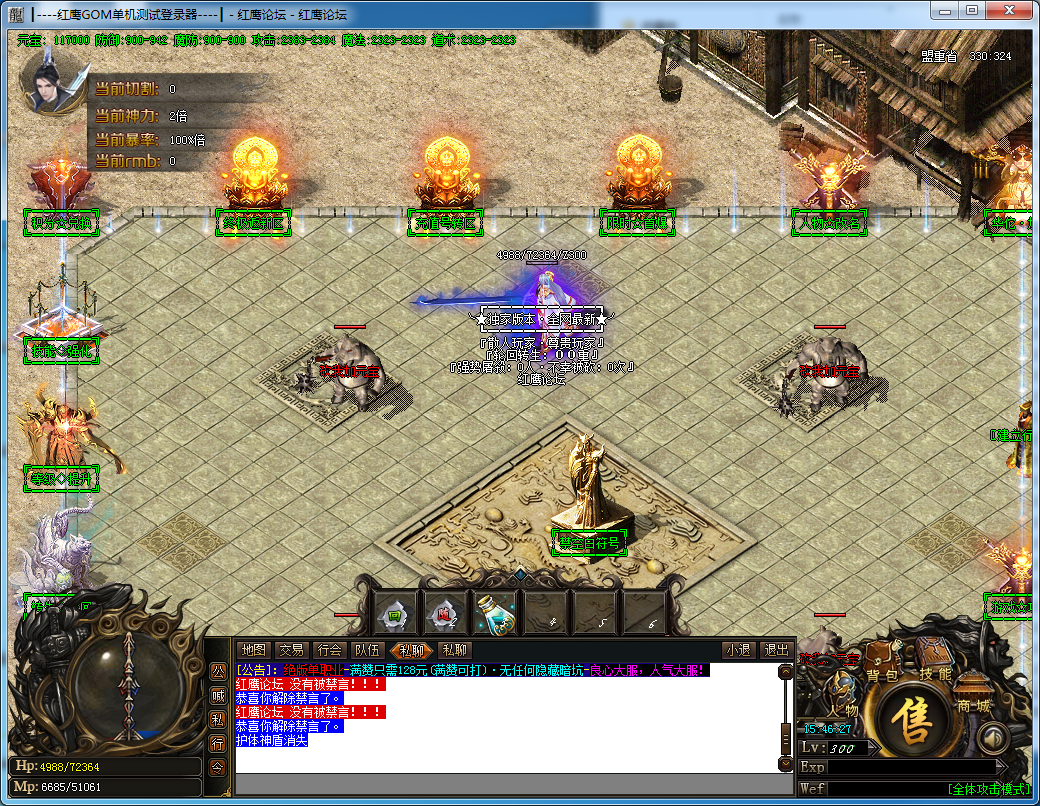This screenshot has width=1040, height=806.
Task: Click the 小退 logout button
Action: pyautogui.click(x=739, y=650)
